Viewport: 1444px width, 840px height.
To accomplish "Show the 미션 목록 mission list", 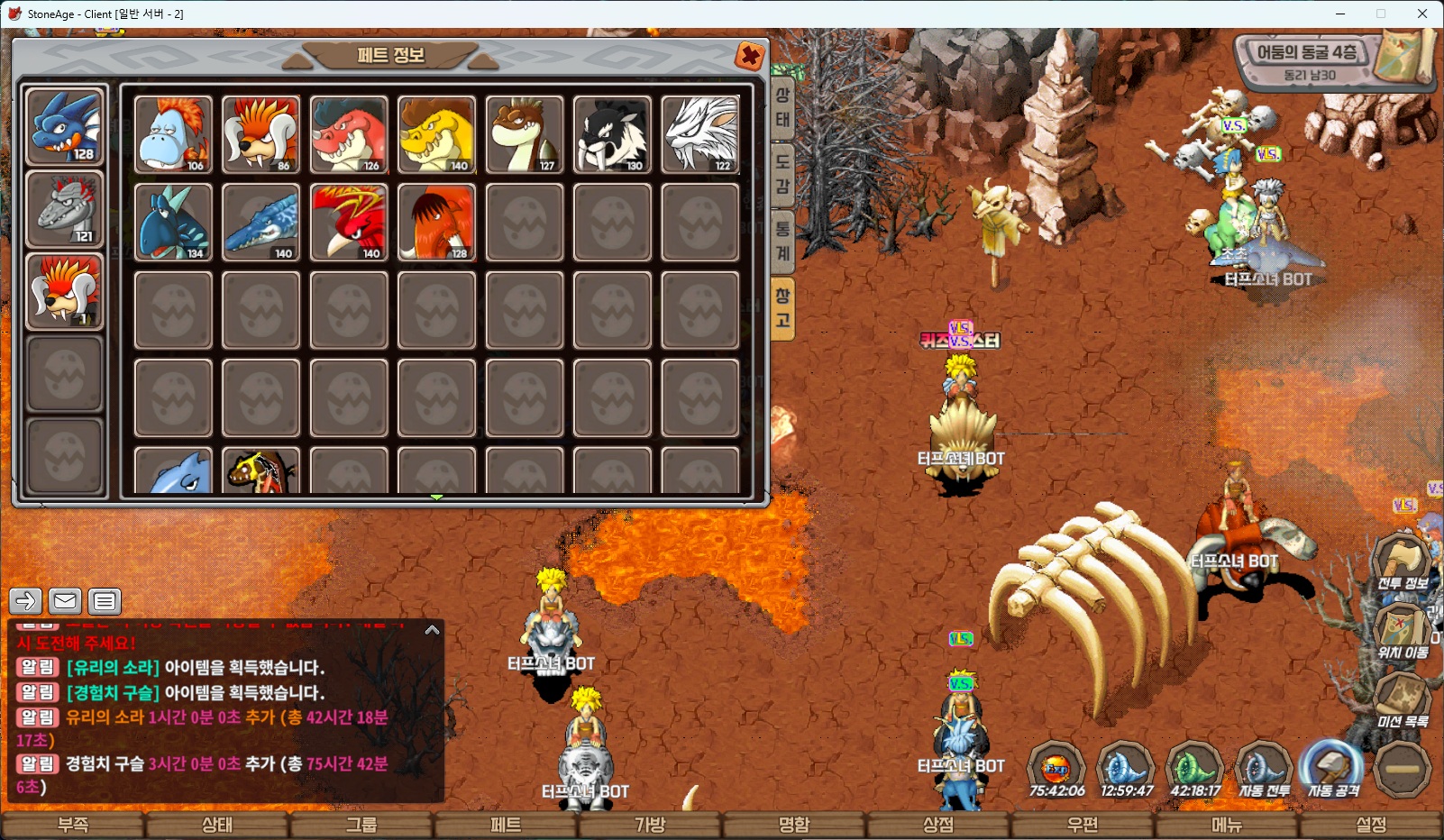I will 1402,701.
